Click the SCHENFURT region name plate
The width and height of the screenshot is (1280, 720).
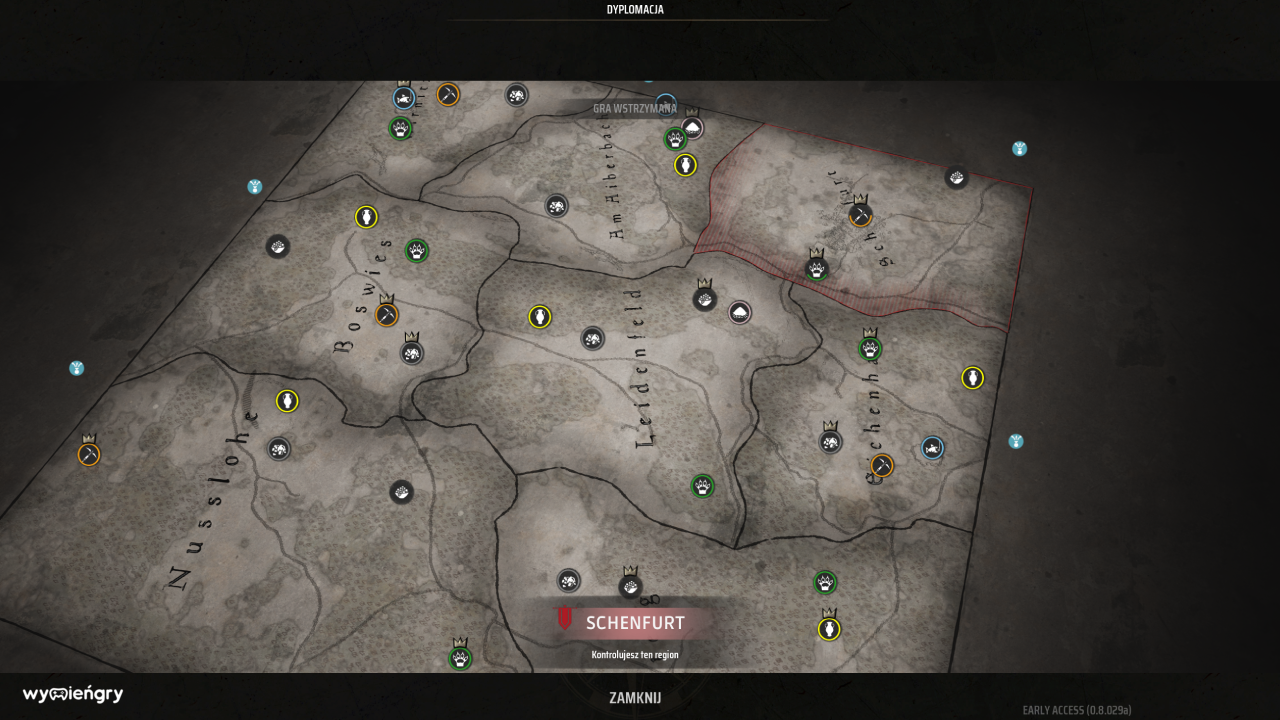(633, 622)
